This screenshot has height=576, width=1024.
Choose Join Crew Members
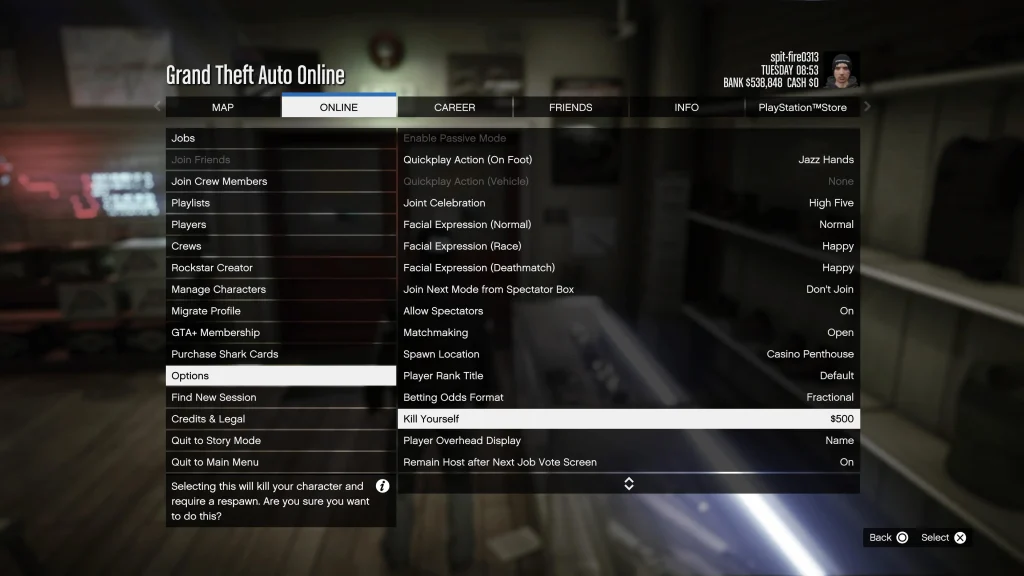coord(280,181)
